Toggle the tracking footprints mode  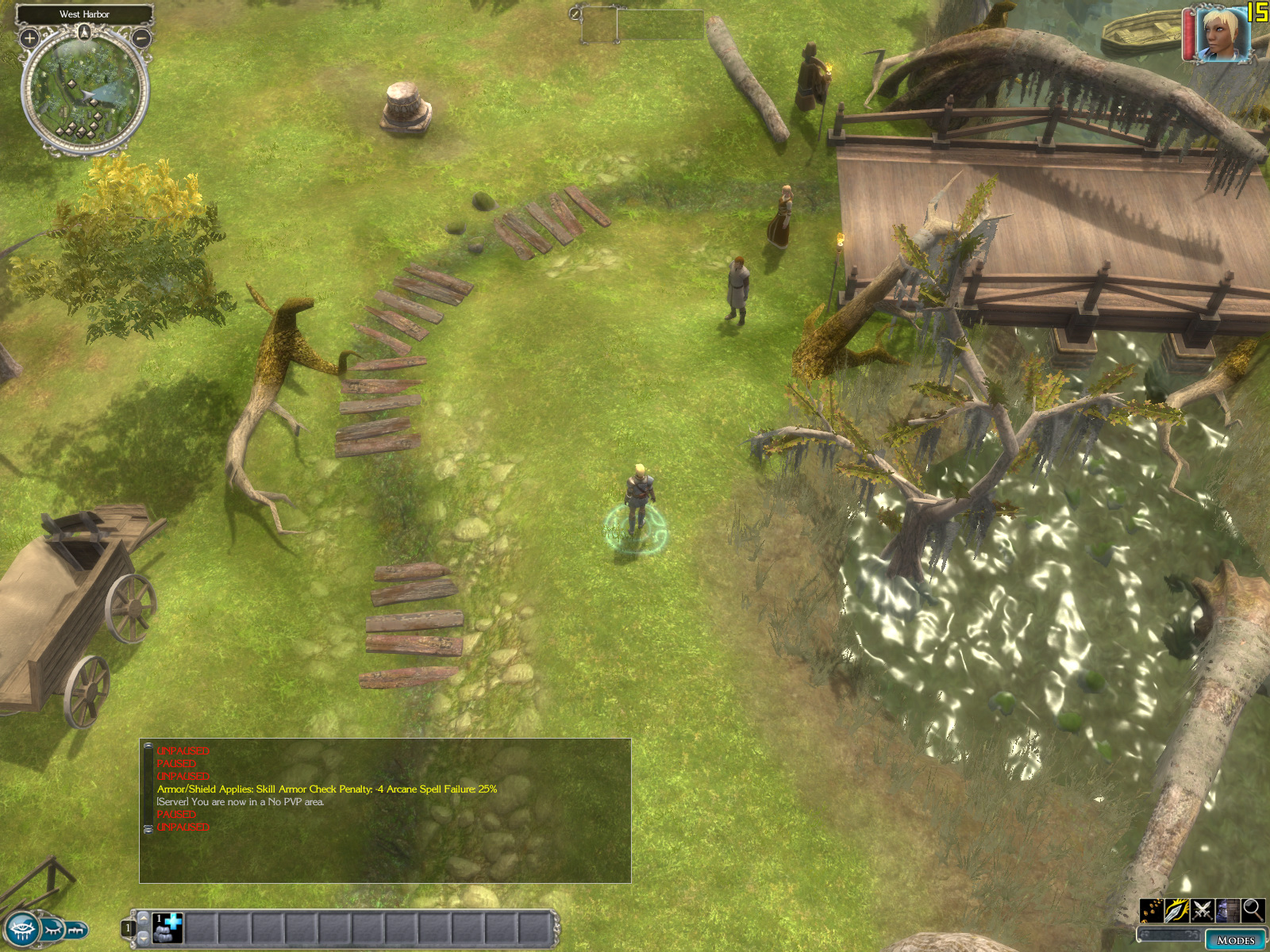click(x=1152, y=910)
